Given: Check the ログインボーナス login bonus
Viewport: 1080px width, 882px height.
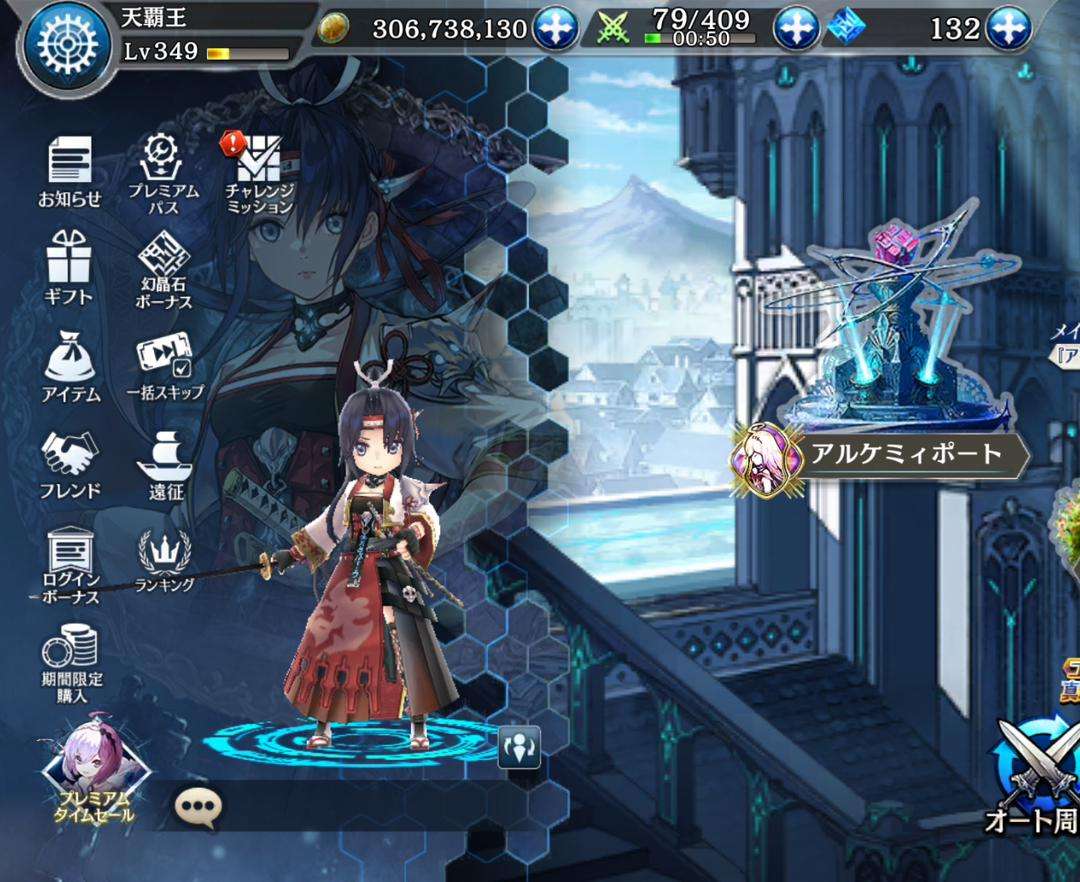Looking at the screenshot, I should (70, 563).
